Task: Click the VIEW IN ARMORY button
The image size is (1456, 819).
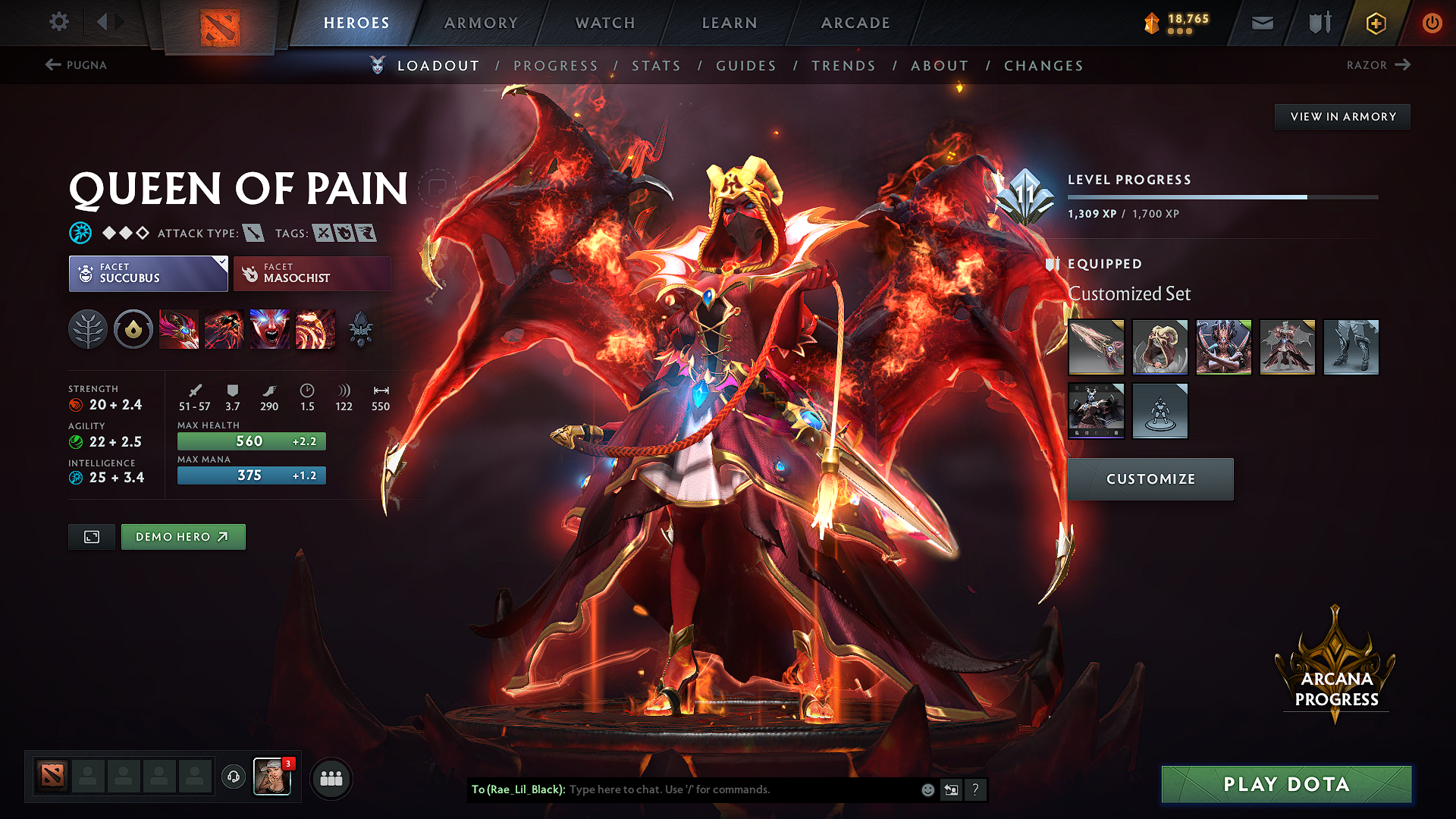Action: pos(1342,116)
